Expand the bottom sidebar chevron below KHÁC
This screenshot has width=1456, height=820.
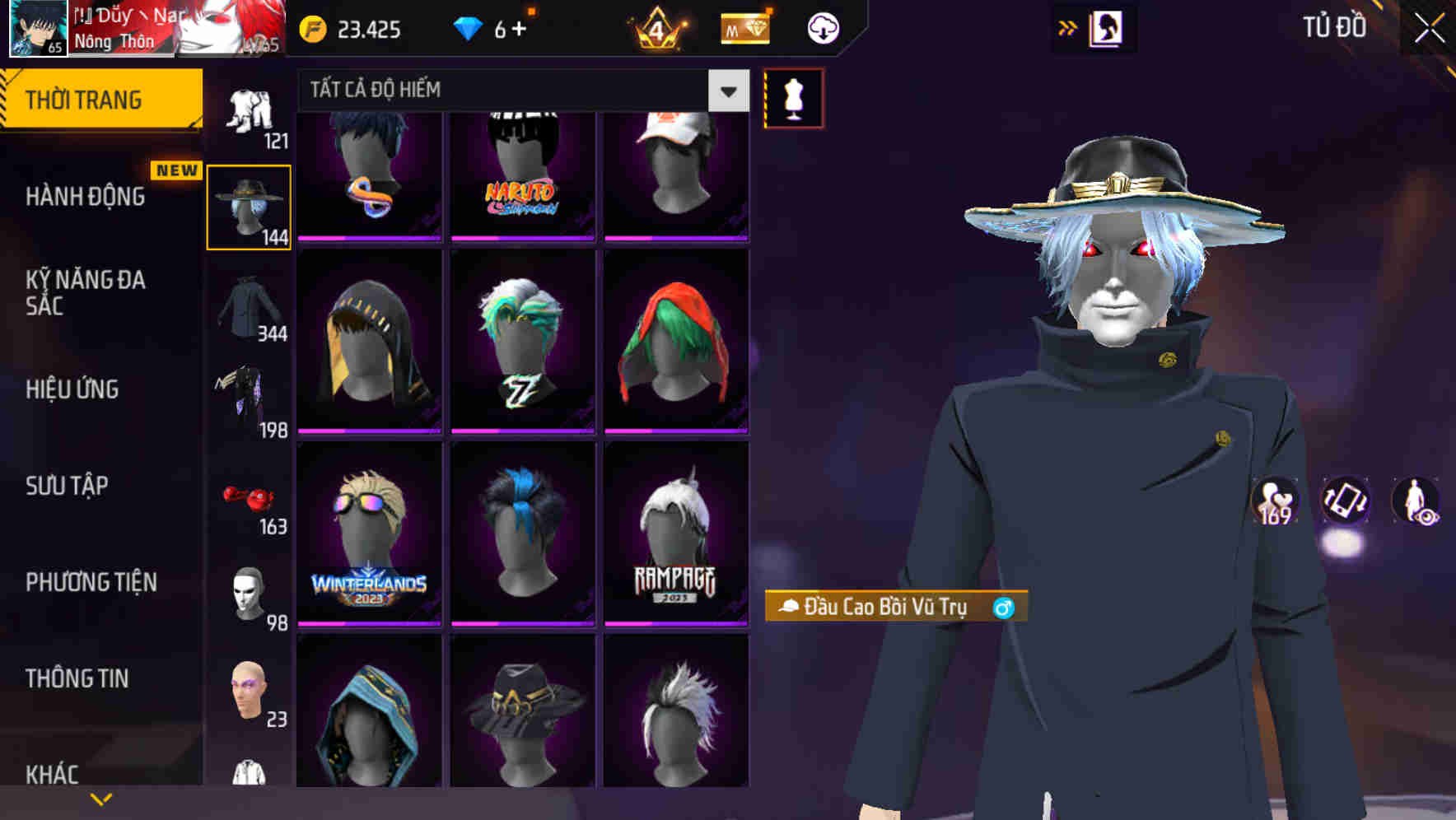tap(101, 797)
